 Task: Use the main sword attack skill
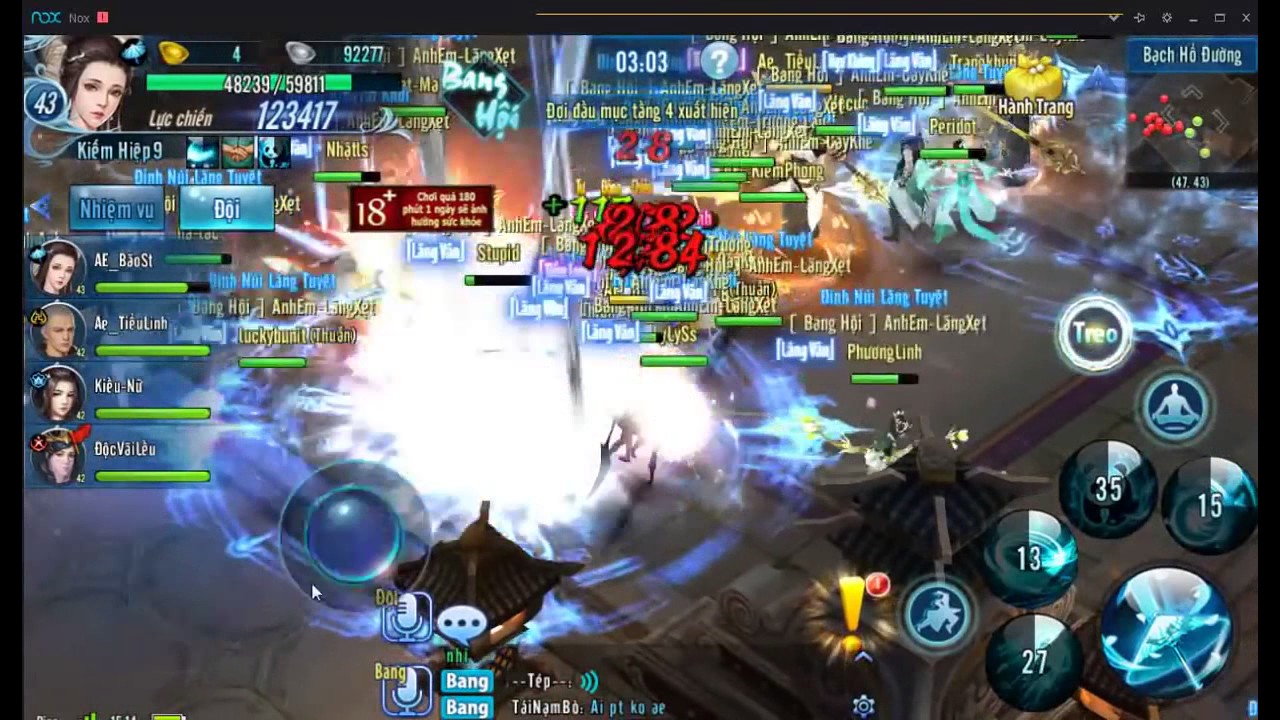(1165, 632)
